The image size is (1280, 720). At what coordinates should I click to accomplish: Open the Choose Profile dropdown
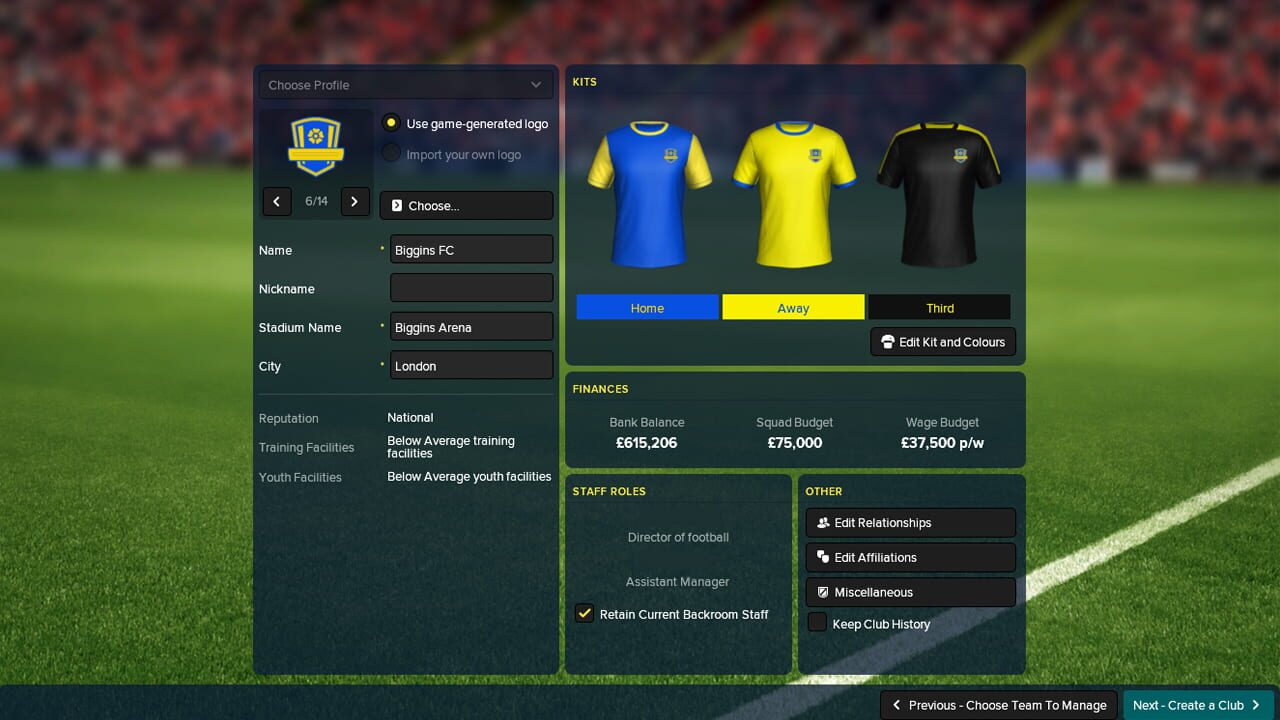pyautogui.click(x=405, y=84)
